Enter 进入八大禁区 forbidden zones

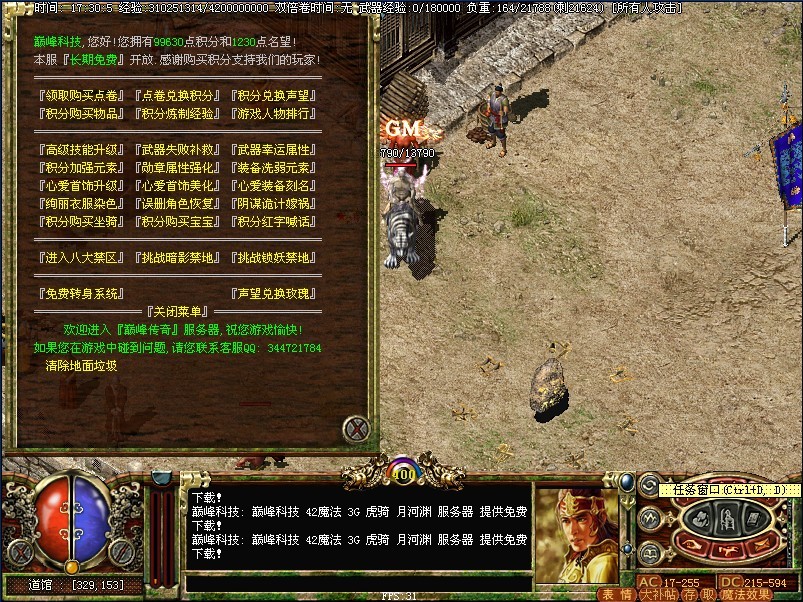click(80, 258)
